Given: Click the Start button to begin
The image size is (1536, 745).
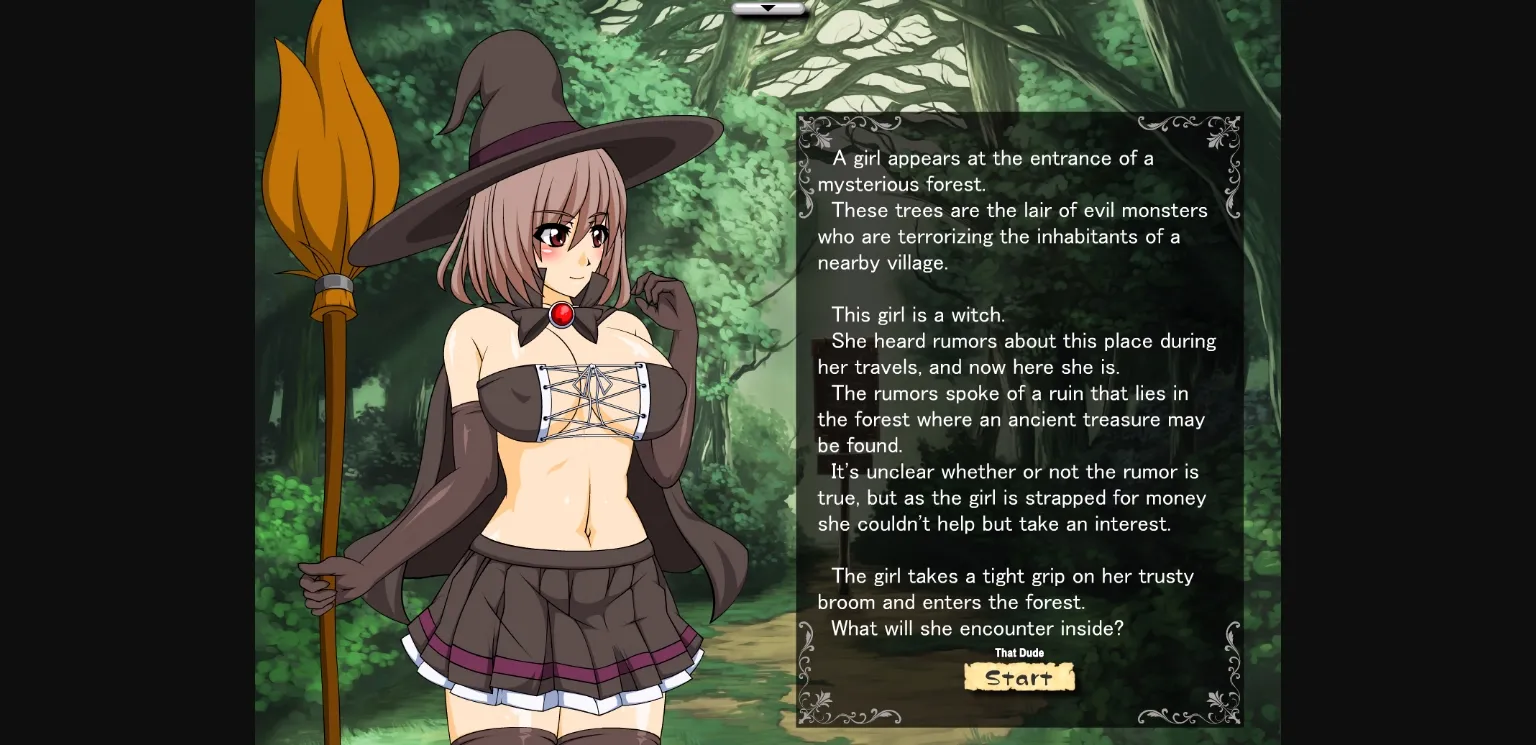Looking at the screenshot, I should 1019,677.
